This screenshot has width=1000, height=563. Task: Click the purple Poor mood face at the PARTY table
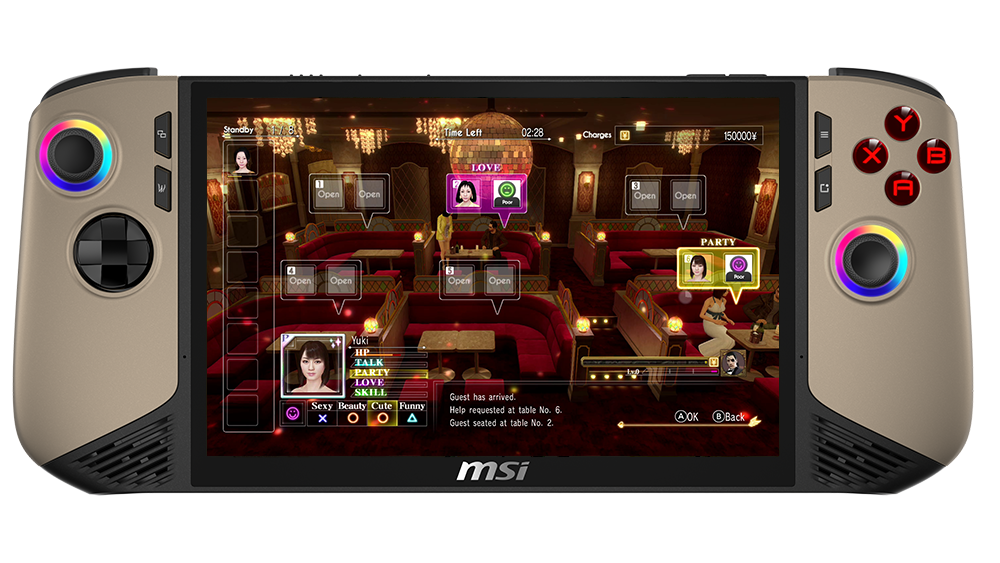pyautogui.click(x=740, y=266)
